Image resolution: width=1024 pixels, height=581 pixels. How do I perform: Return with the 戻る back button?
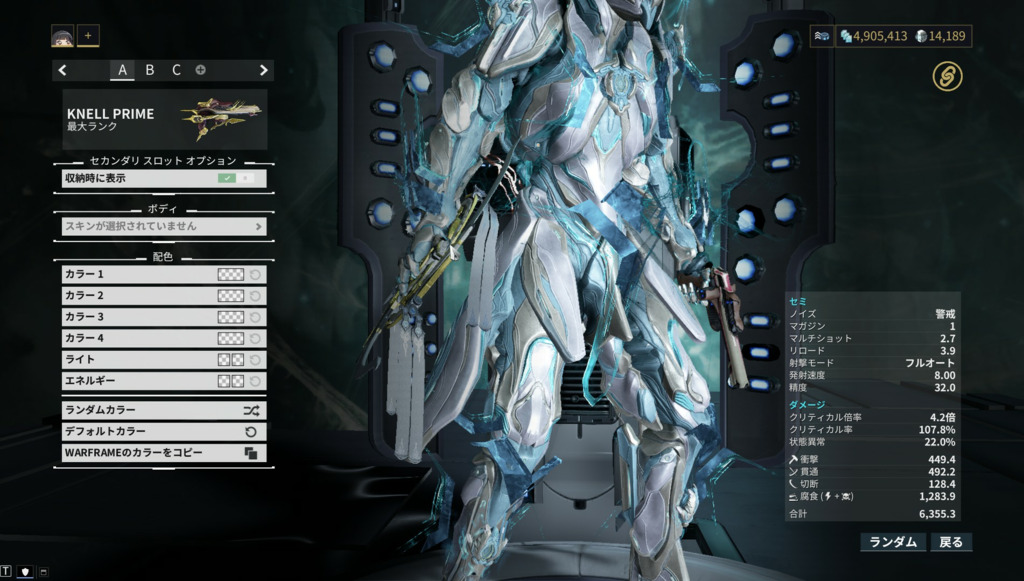point(950,542)
